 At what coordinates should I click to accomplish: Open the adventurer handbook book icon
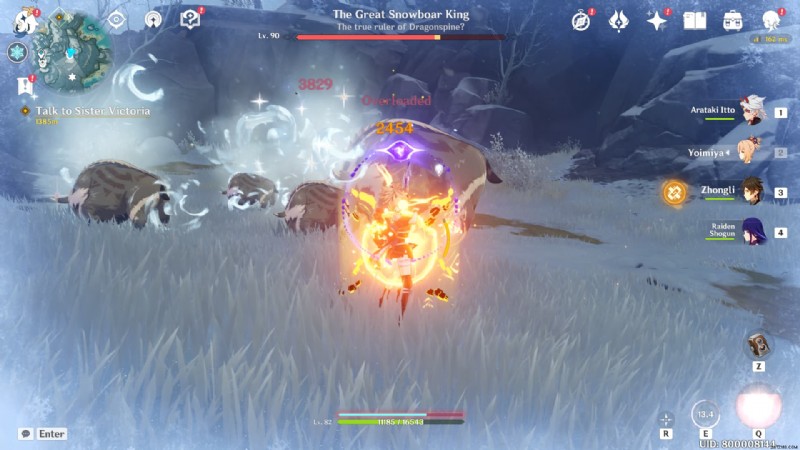tap(695, 20)
